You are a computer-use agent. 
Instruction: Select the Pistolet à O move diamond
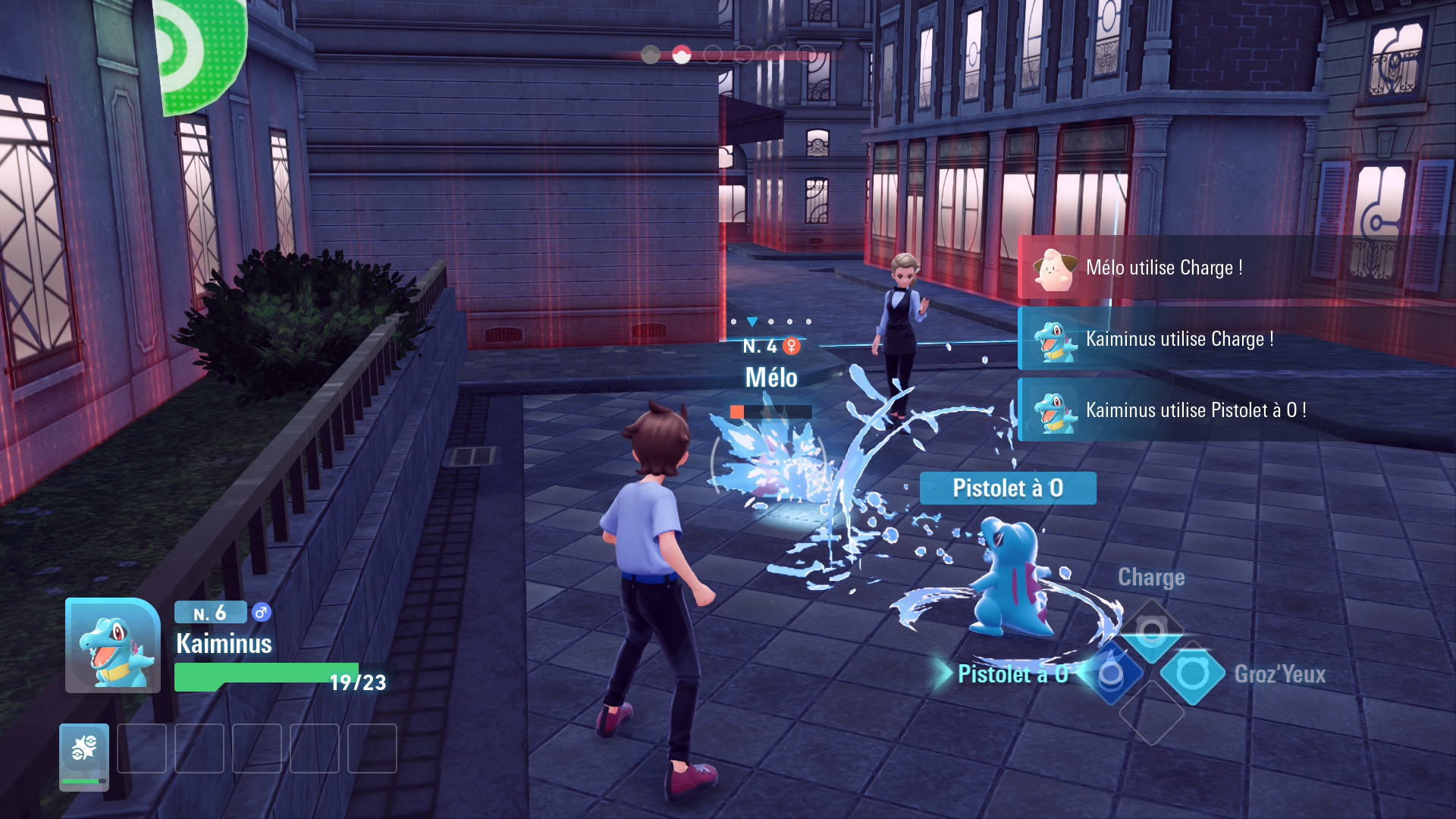tap(1111, 673)
